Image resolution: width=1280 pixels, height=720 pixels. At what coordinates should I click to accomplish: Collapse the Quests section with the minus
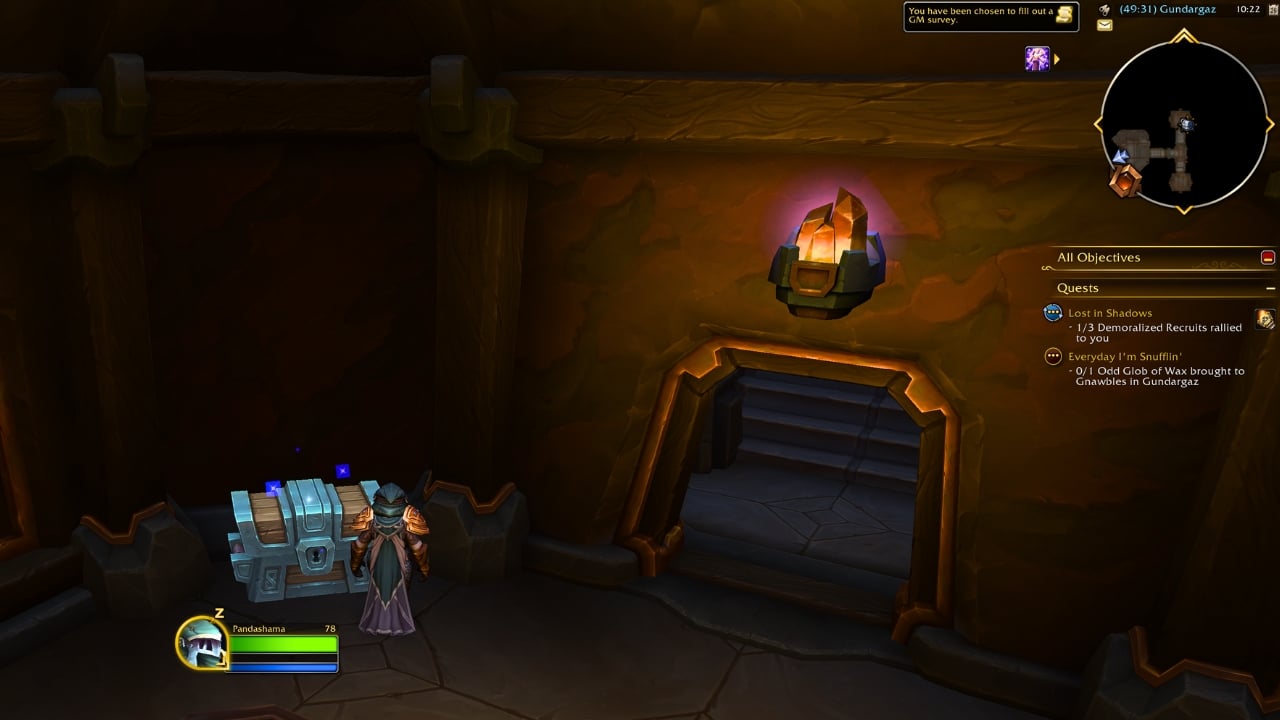pyautogui.click(x=1270, y=287)
